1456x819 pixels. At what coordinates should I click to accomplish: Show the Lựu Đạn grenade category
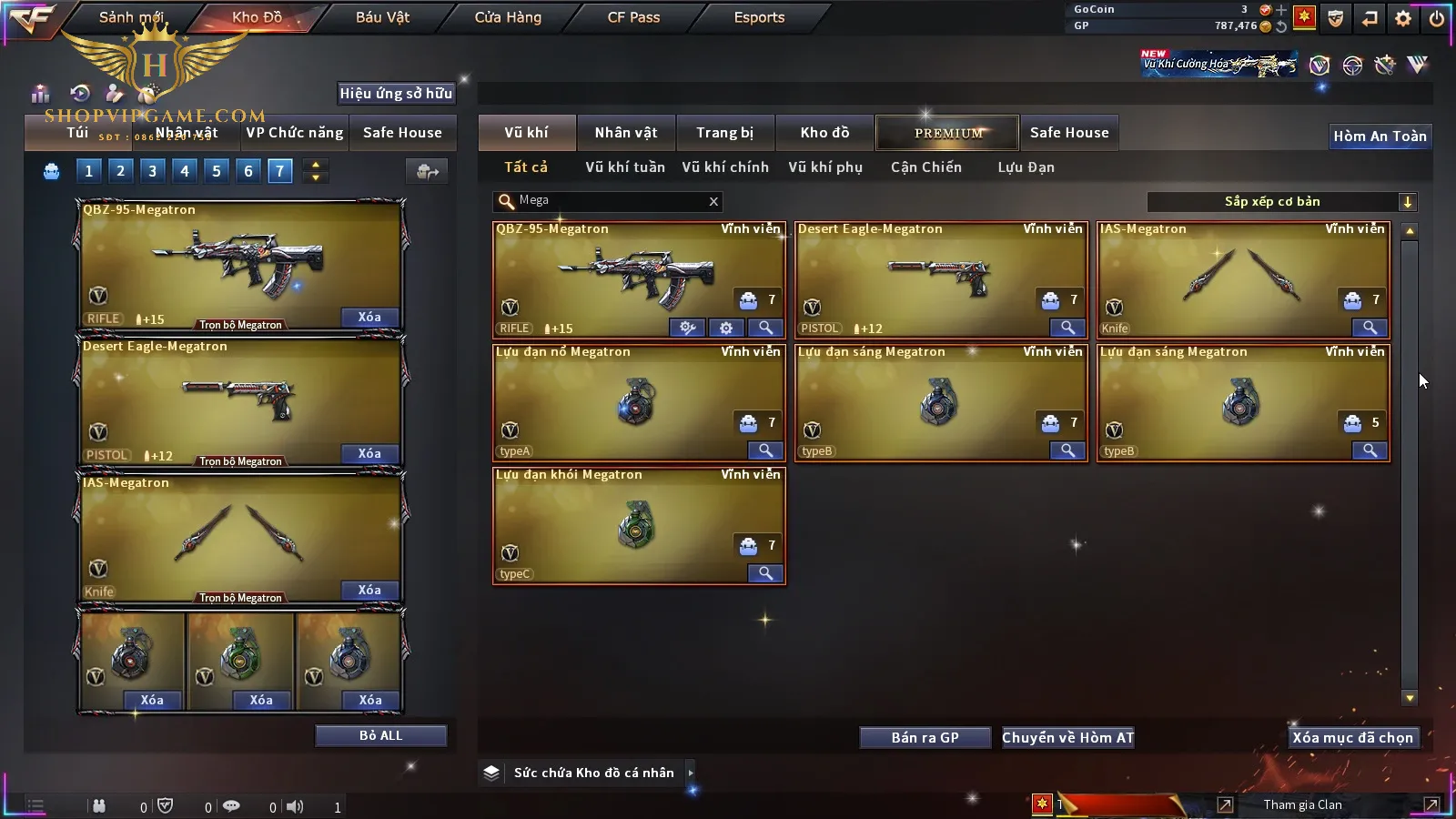1026,167
